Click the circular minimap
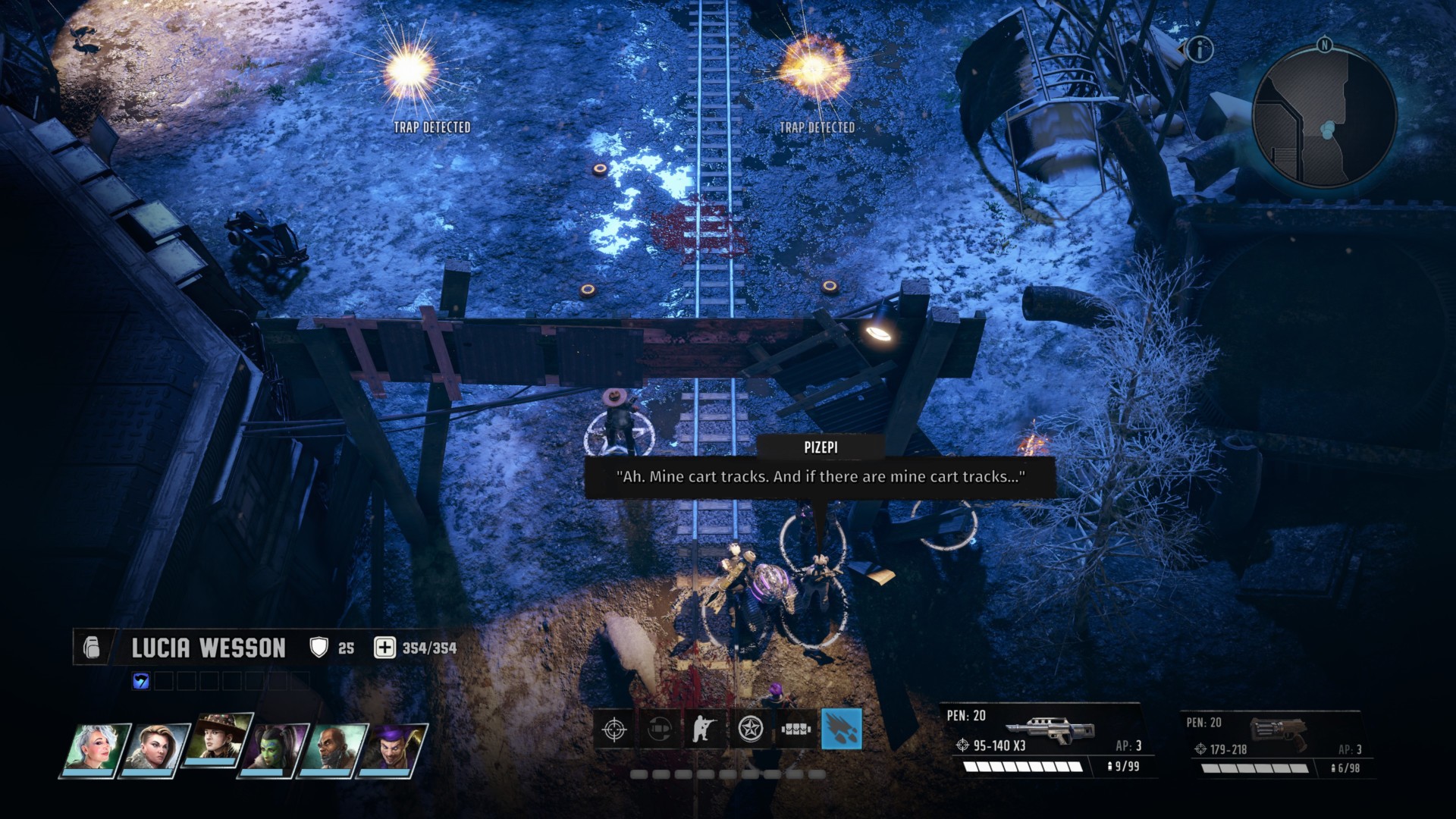1456x819 pixels. point(1324,116)
